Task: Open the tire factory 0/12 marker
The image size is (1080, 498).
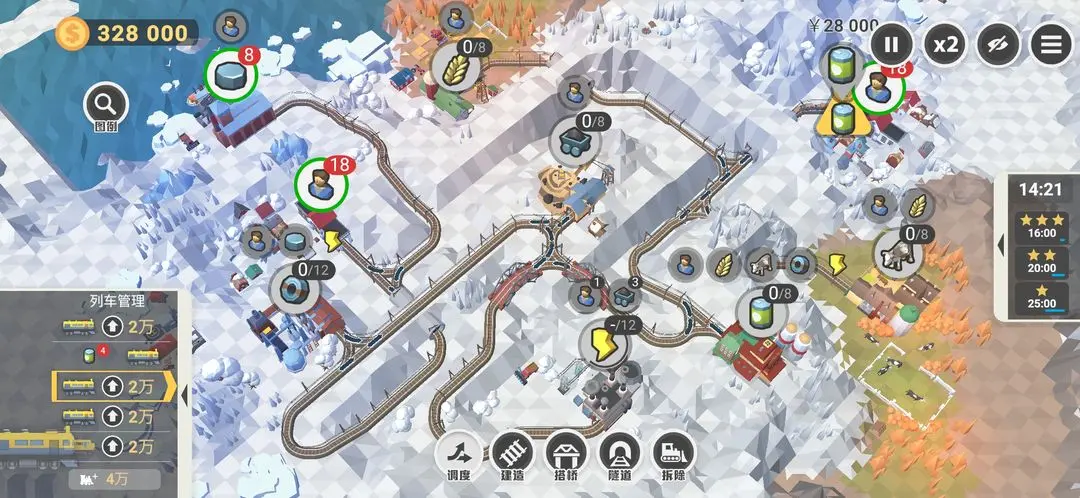Action: [295, 288]
